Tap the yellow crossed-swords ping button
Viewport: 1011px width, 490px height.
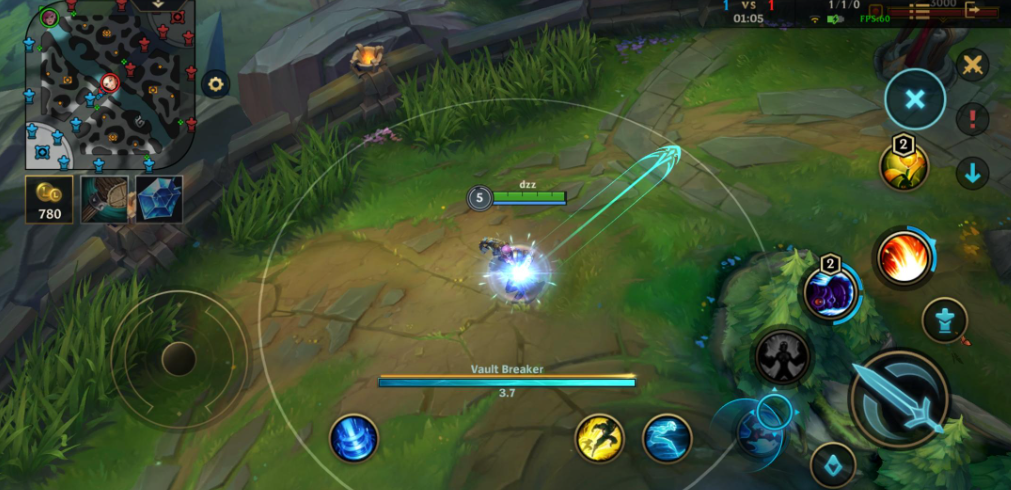[971, 66]
